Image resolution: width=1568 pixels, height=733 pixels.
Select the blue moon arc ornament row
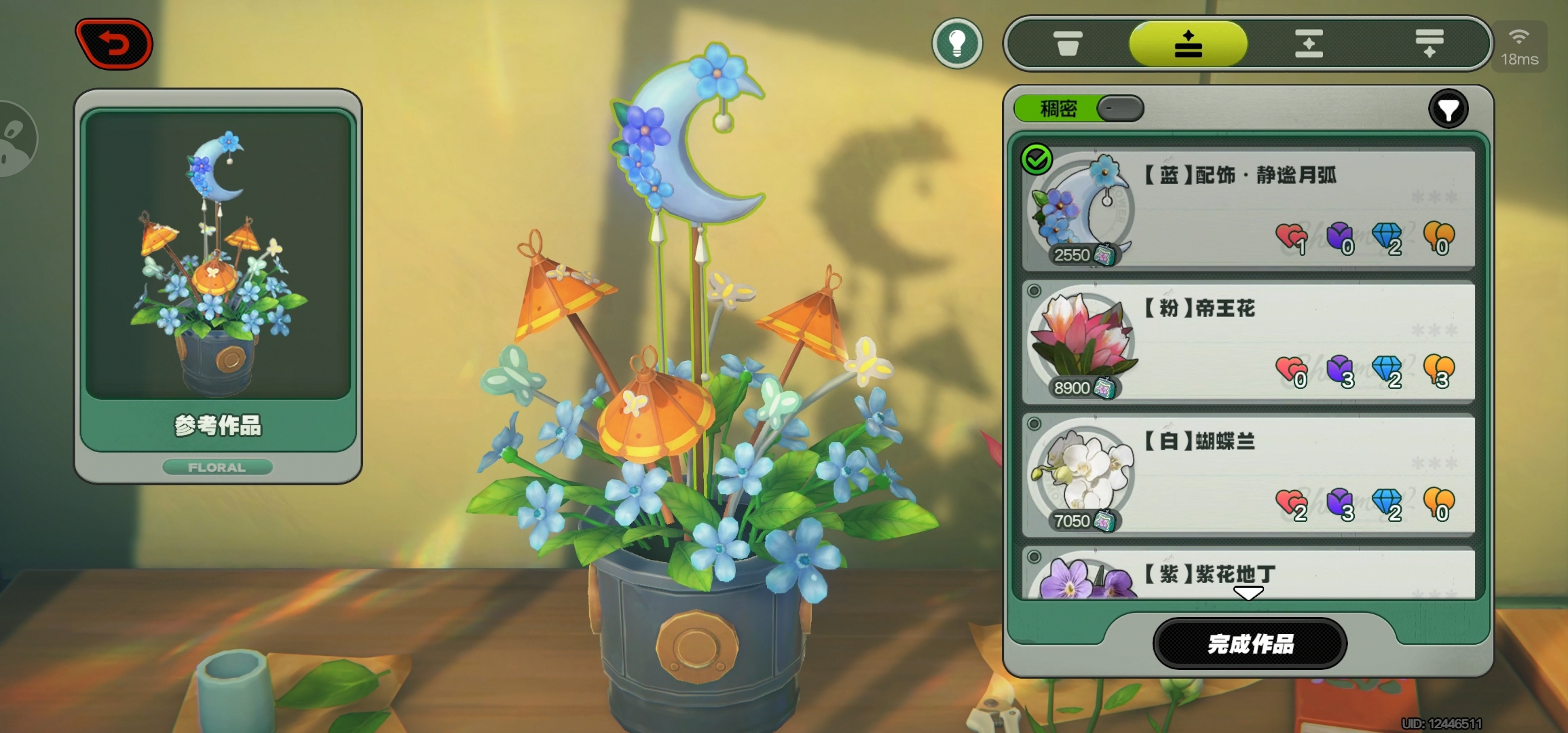[x=1248, y=208]
